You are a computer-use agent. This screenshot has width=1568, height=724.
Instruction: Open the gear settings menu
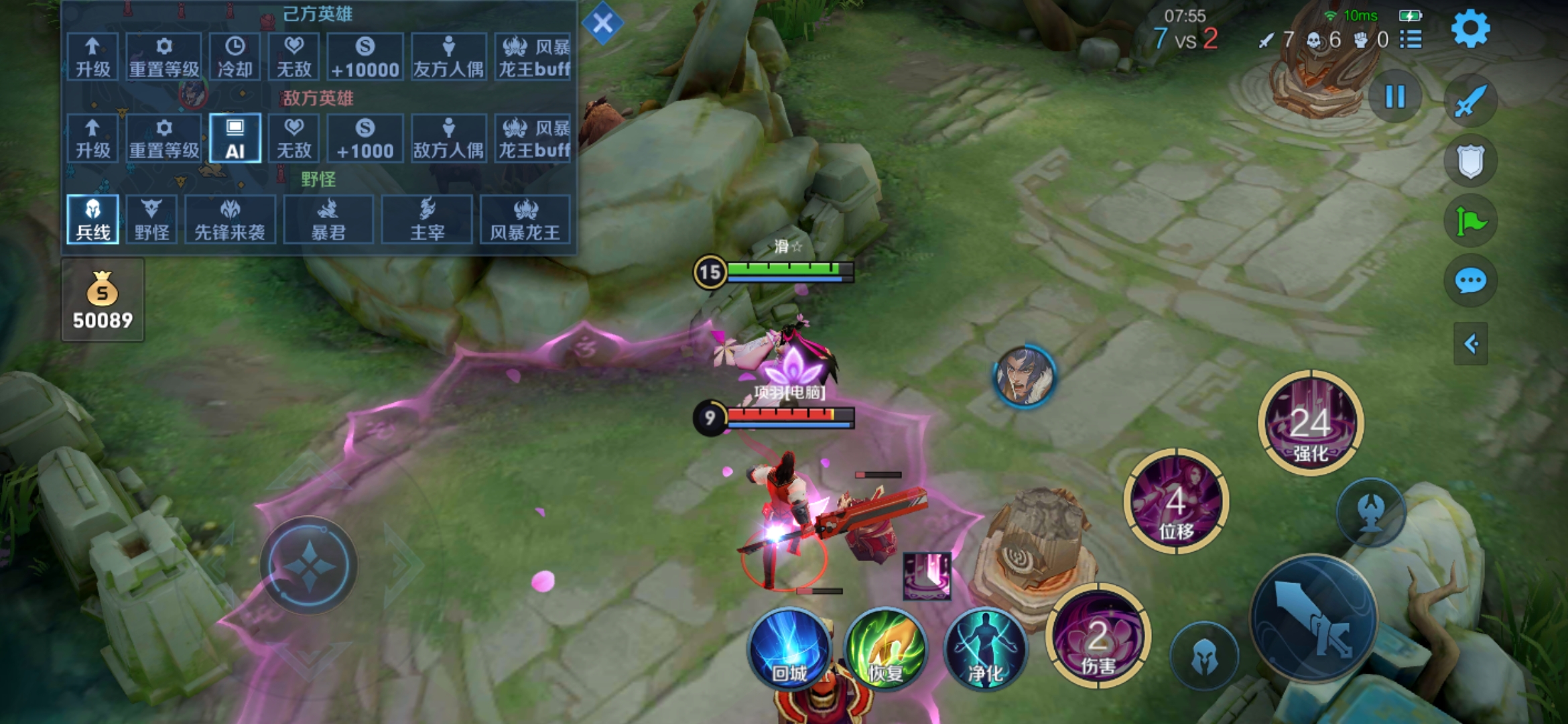coord(1470,29)
